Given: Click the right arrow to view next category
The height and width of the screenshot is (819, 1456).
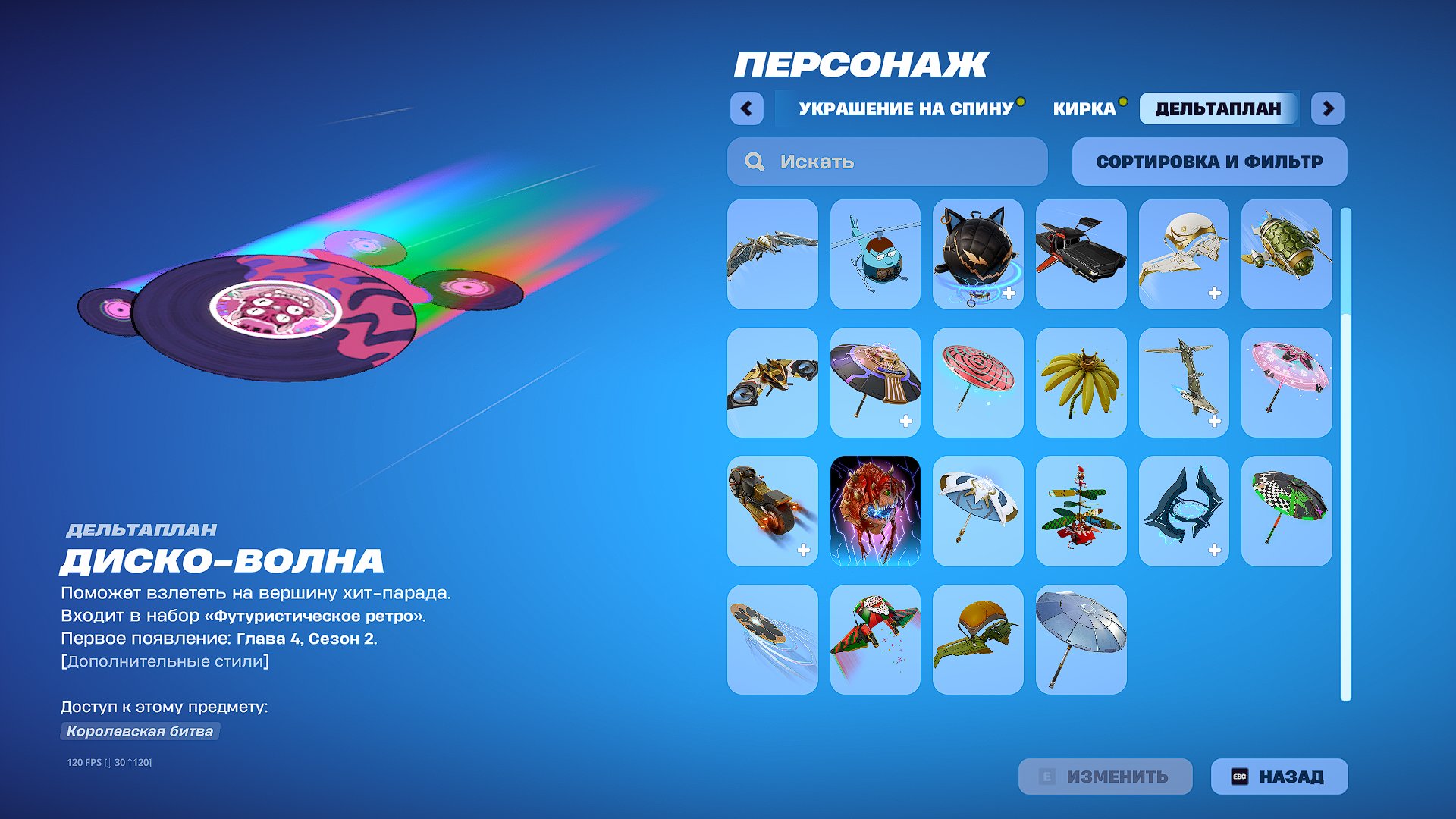Looking at the screenshot, I should (x=1328, y=108).
